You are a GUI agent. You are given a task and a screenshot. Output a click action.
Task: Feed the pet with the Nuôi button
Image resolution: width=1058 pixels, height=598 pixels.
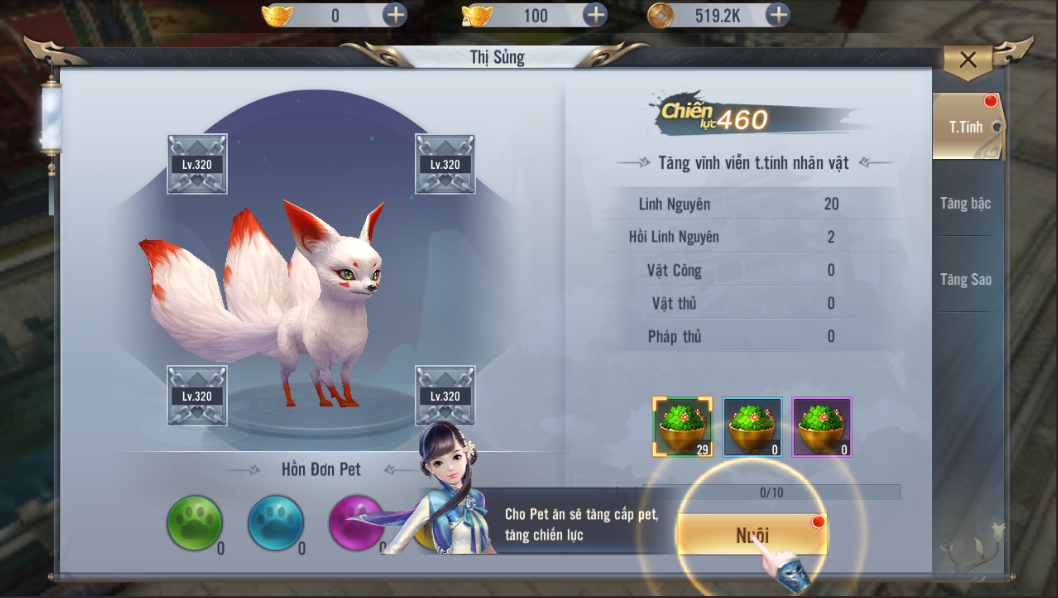click(752, 535)
